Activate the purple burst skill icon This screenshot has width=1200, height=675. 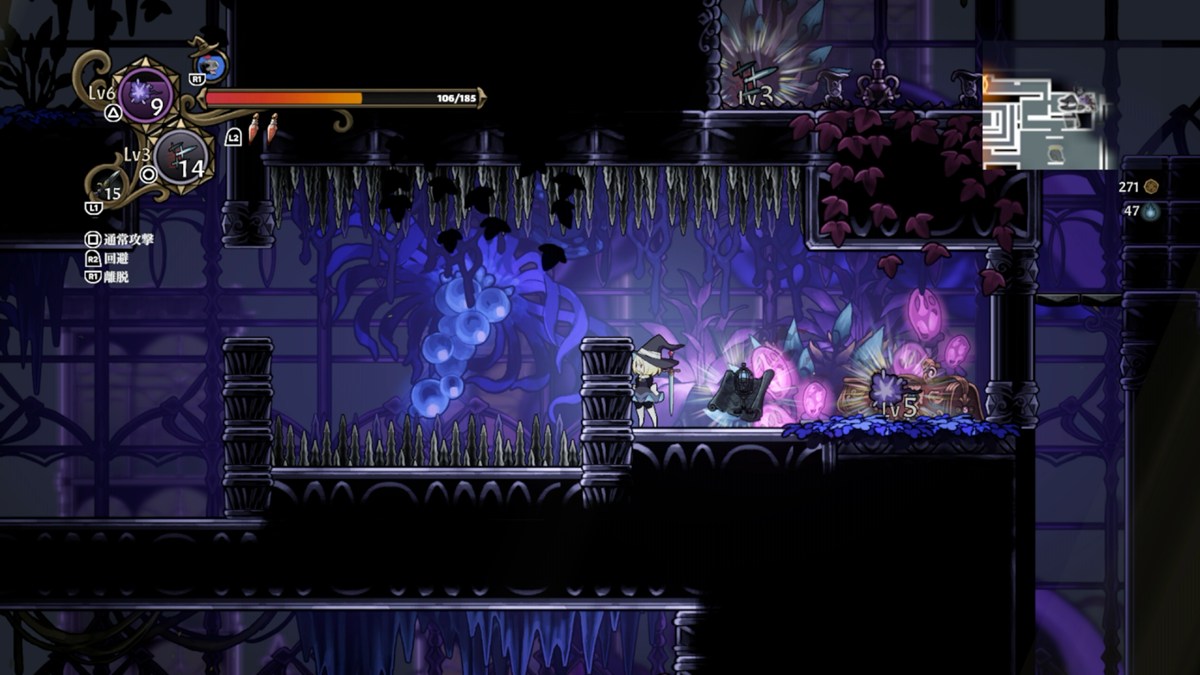coord(146,96)
